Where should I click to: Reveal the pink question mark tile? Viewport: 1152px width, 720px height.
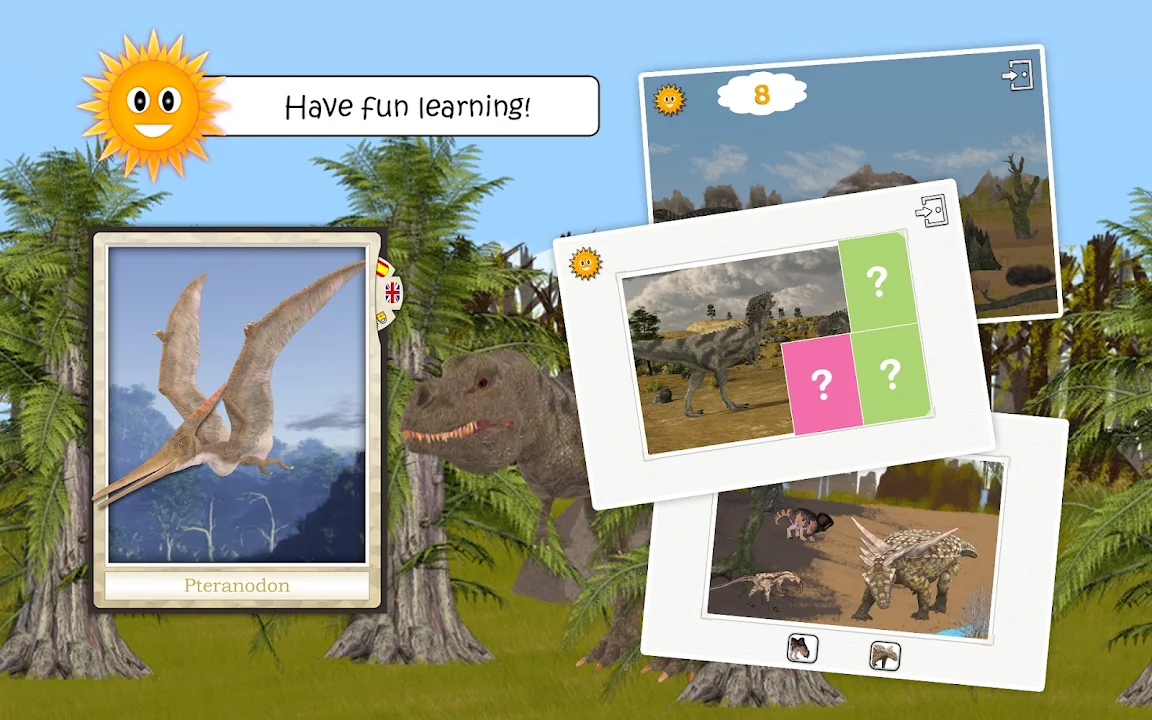coord(822,386)
